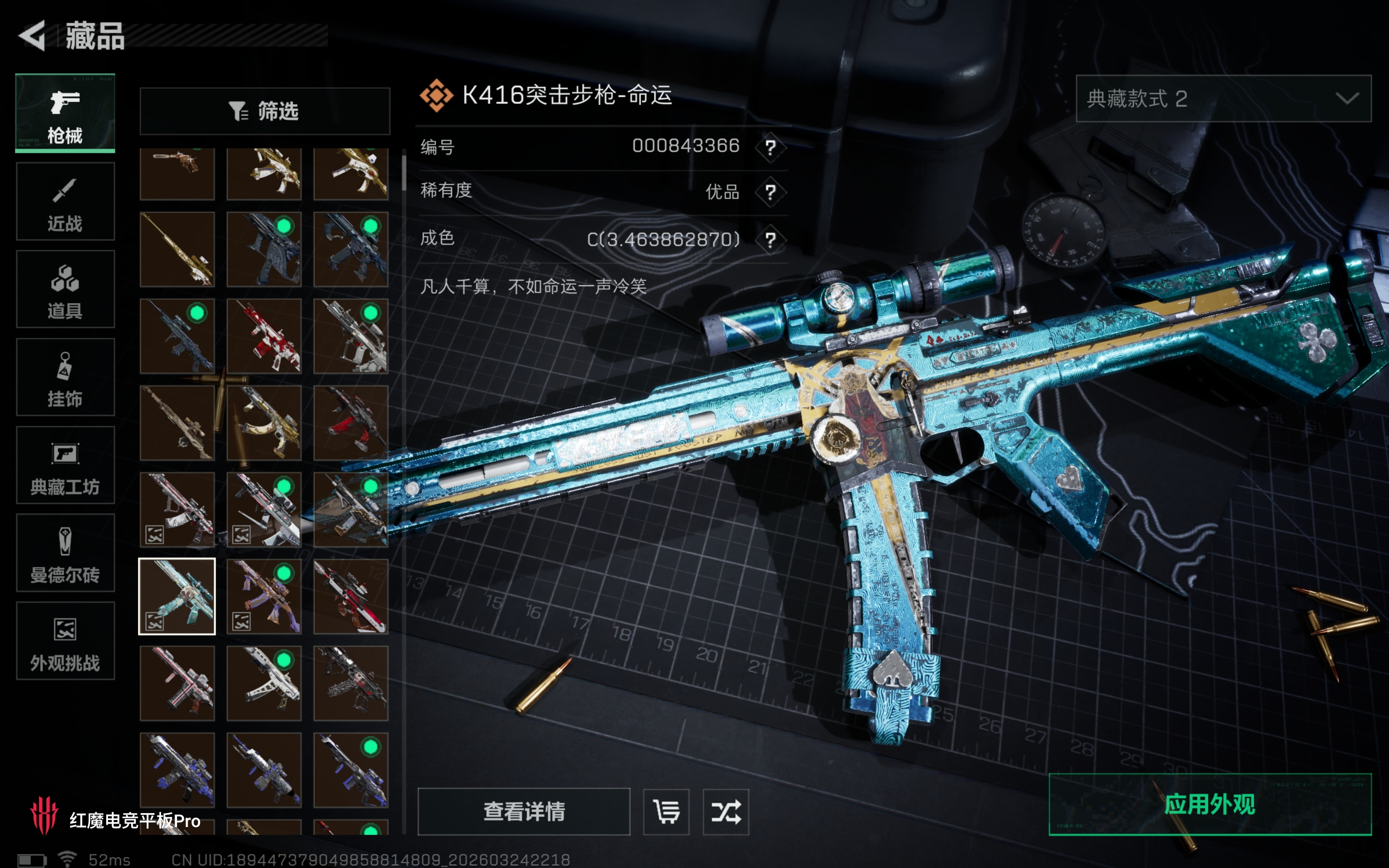Switch to the 枪械 firearms tab

[65, 114]
